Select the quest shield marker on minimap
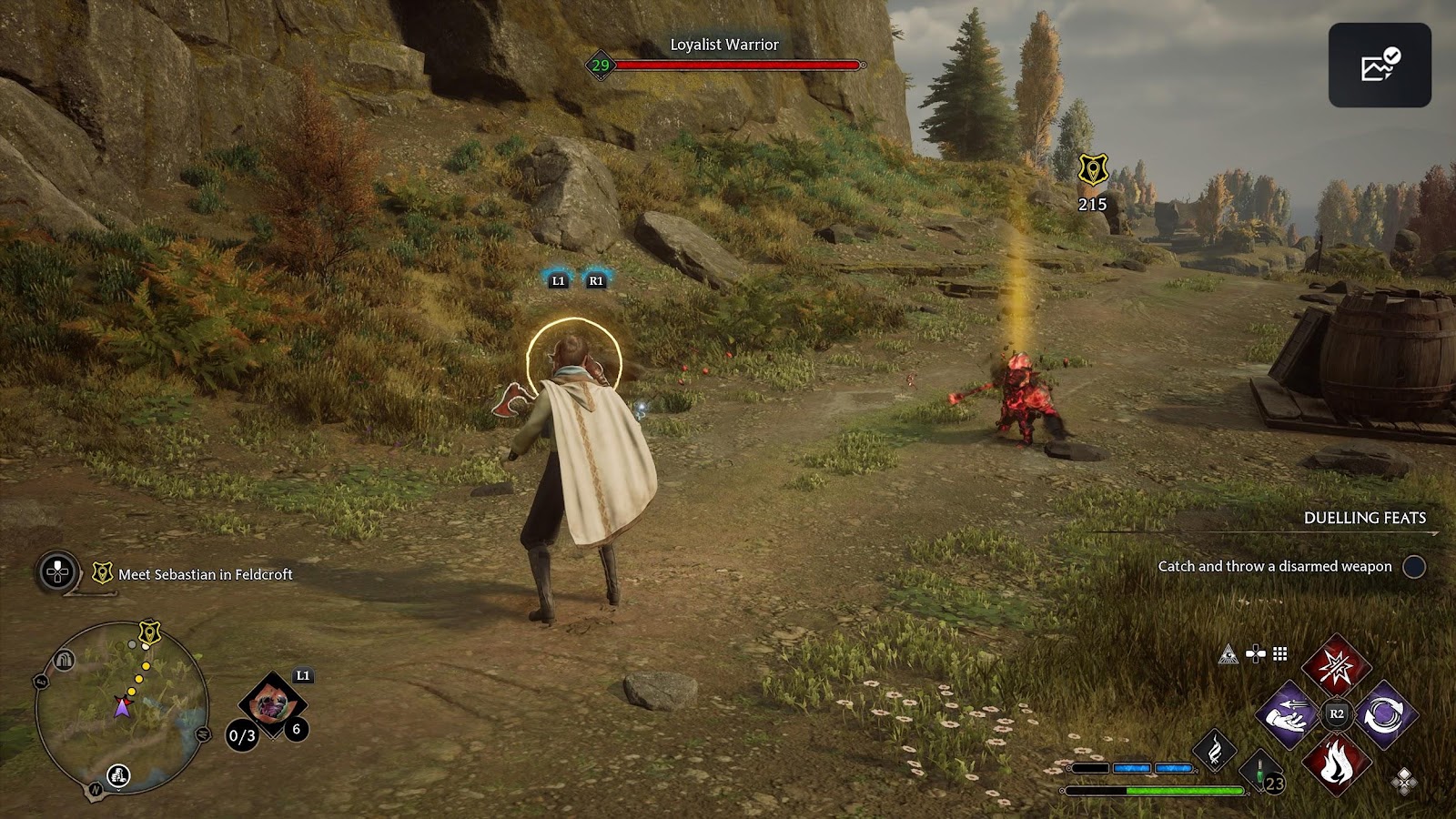Viewport: 1456px width, 819px height. pyautogui.click(x=149, y=632)
